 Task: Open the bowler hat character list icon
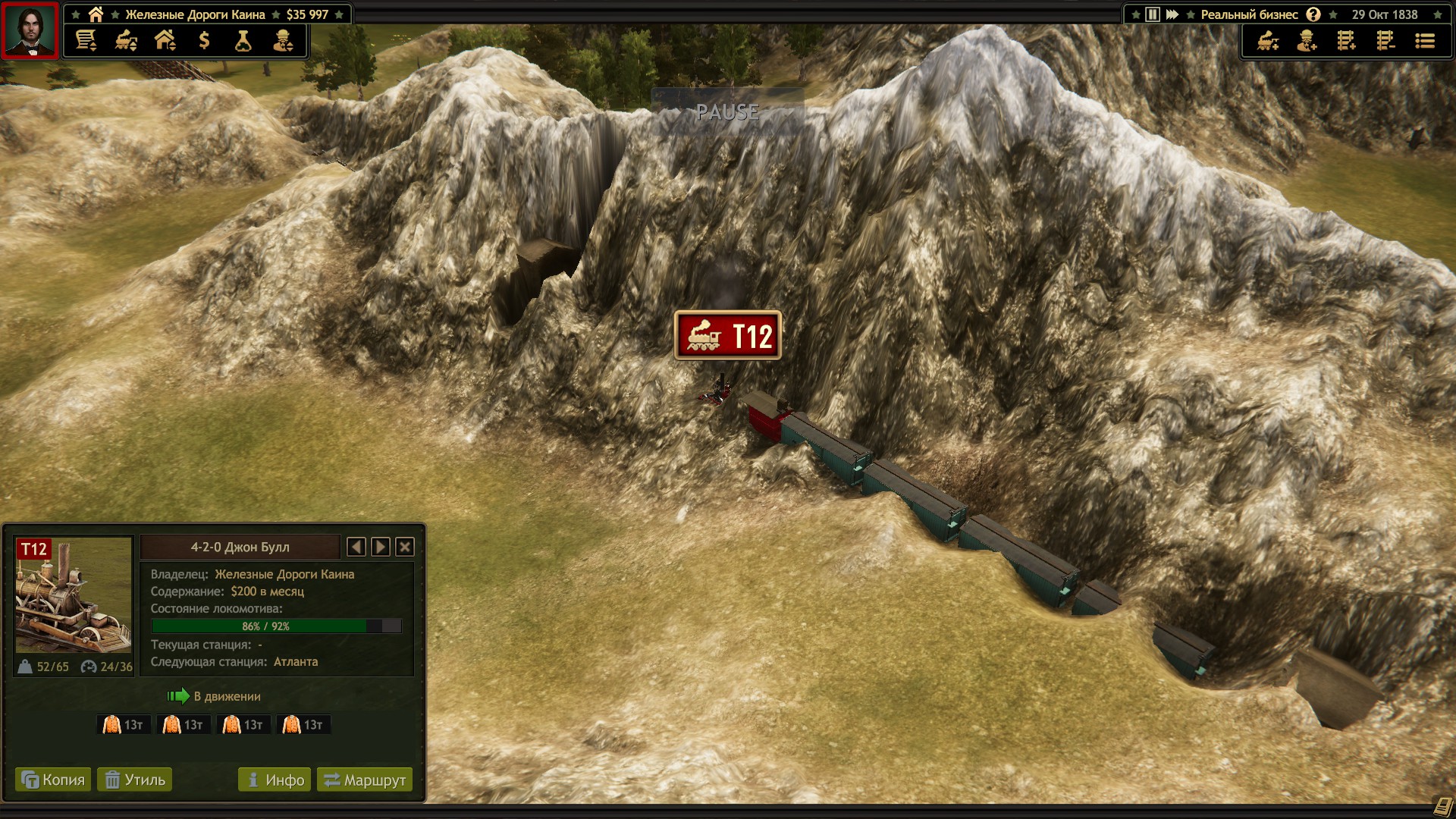[x=283, y=41]
